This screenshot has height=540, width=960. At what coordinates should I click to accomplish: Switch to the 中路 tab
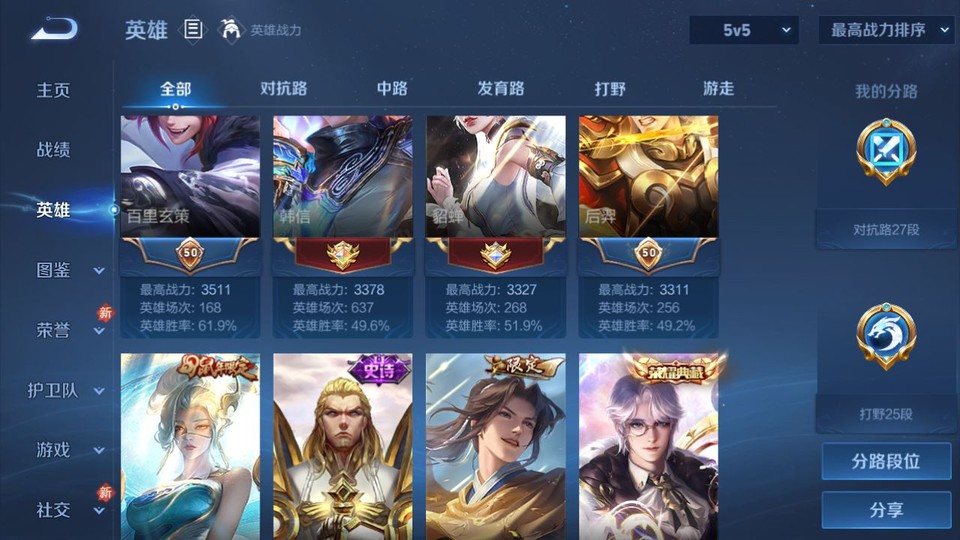(392, 88)
